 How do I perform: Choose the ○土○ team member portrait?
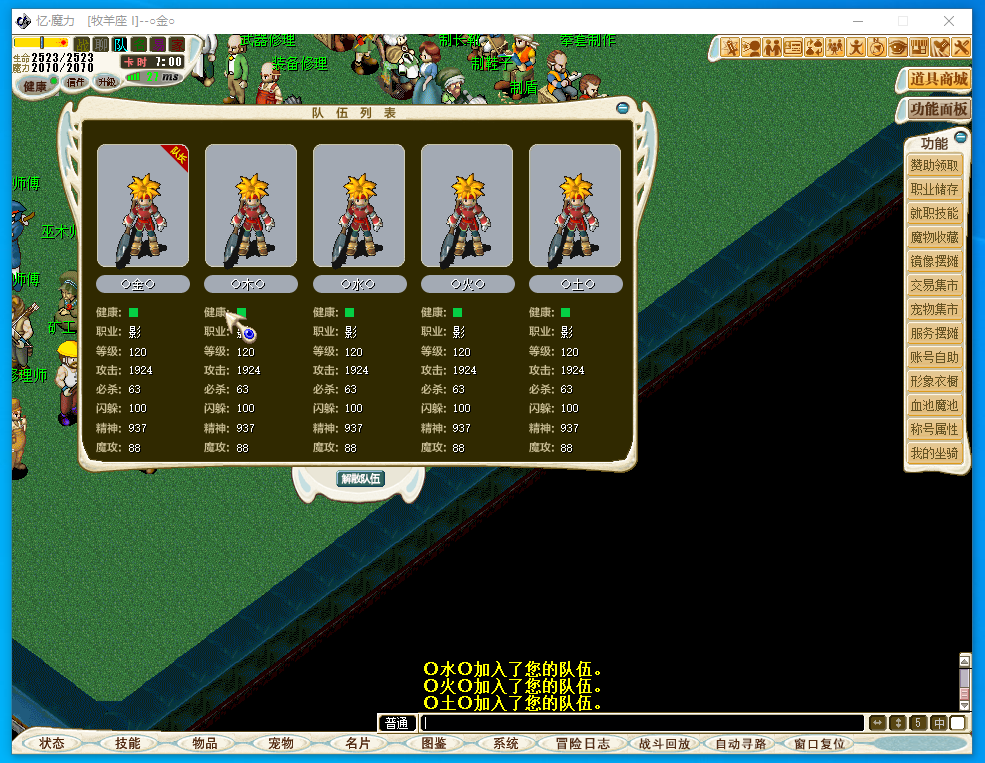coord(575,206)
